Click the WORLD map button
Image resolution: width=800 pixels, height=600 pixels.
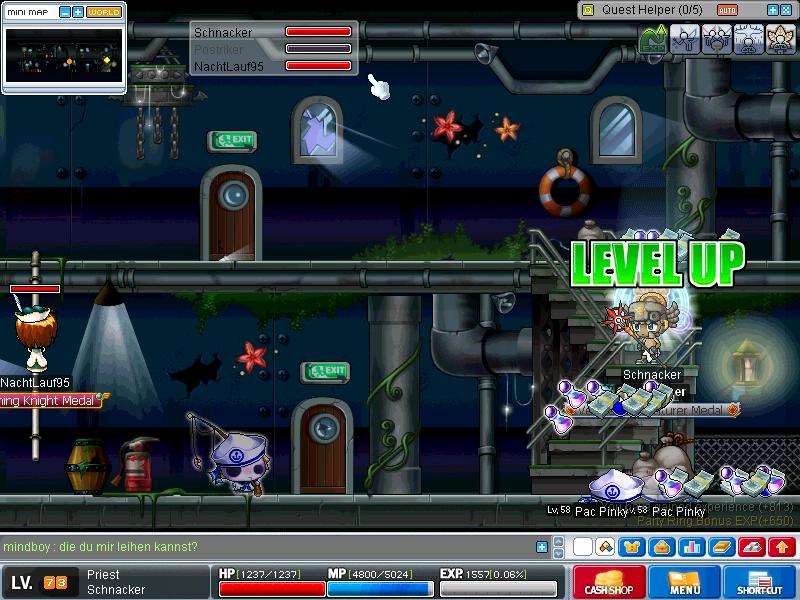[104, 12]
